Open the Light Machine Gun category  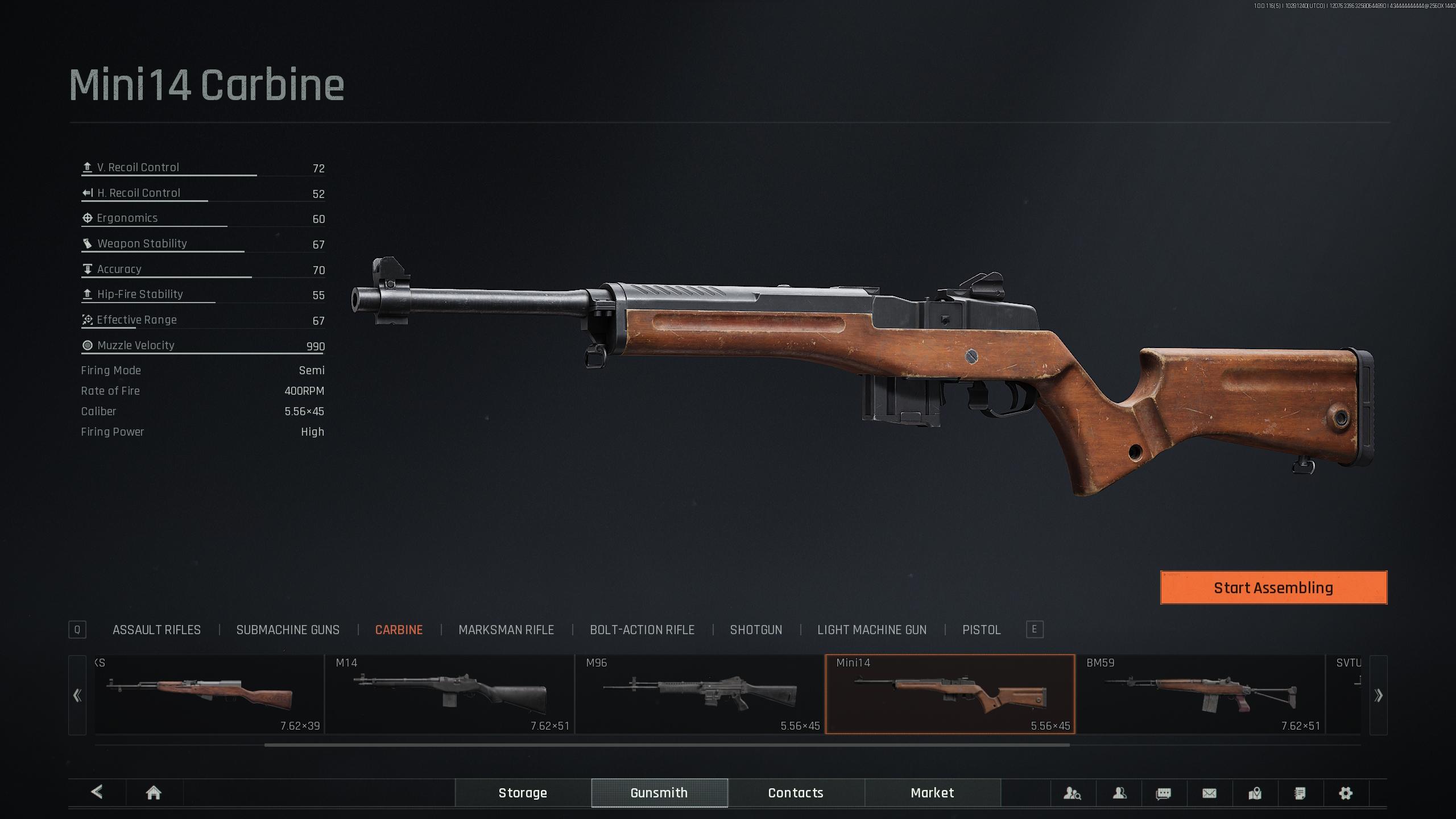[x=871, y=630]
